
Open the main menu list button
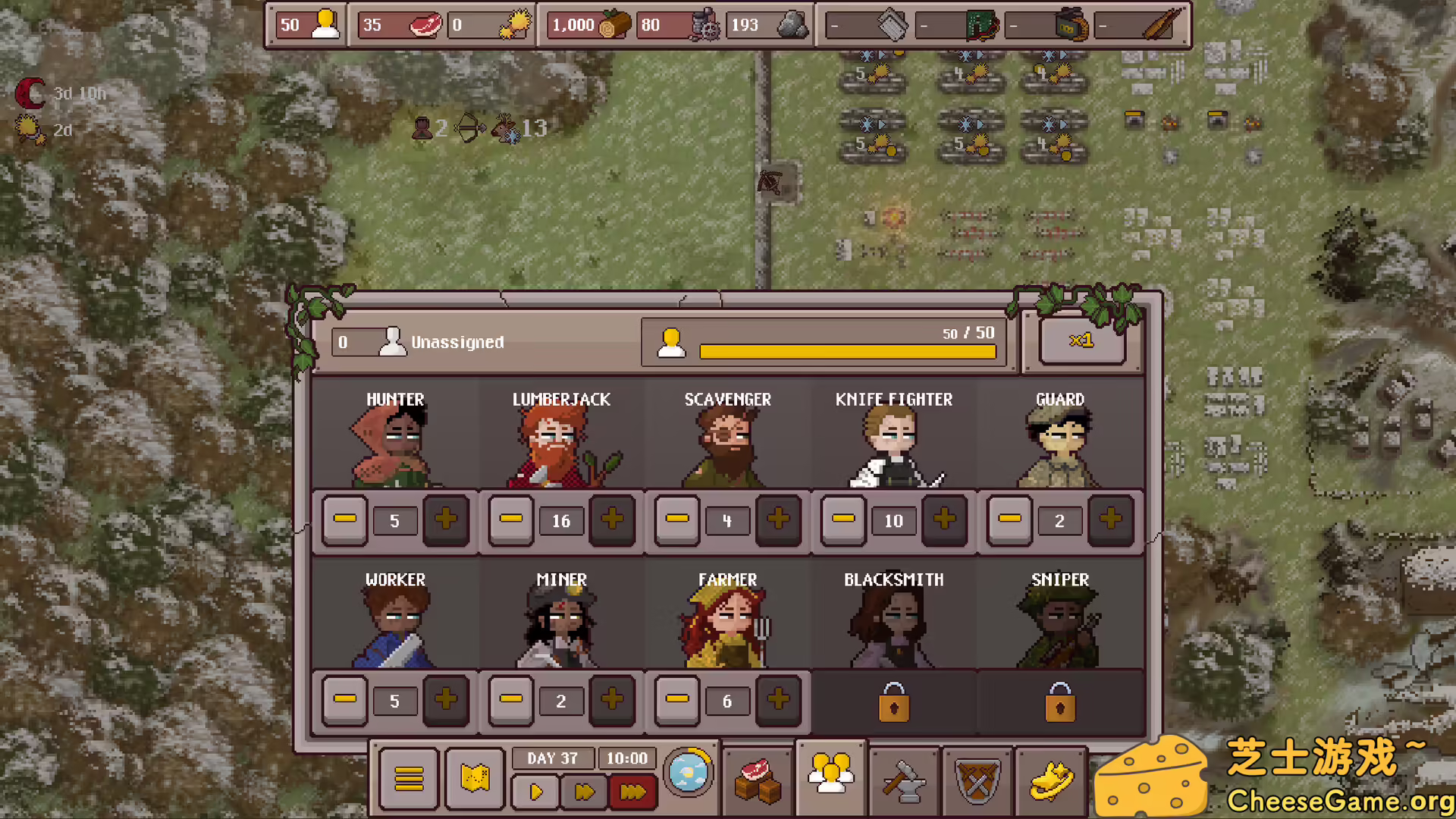click(x=409, y=778)
